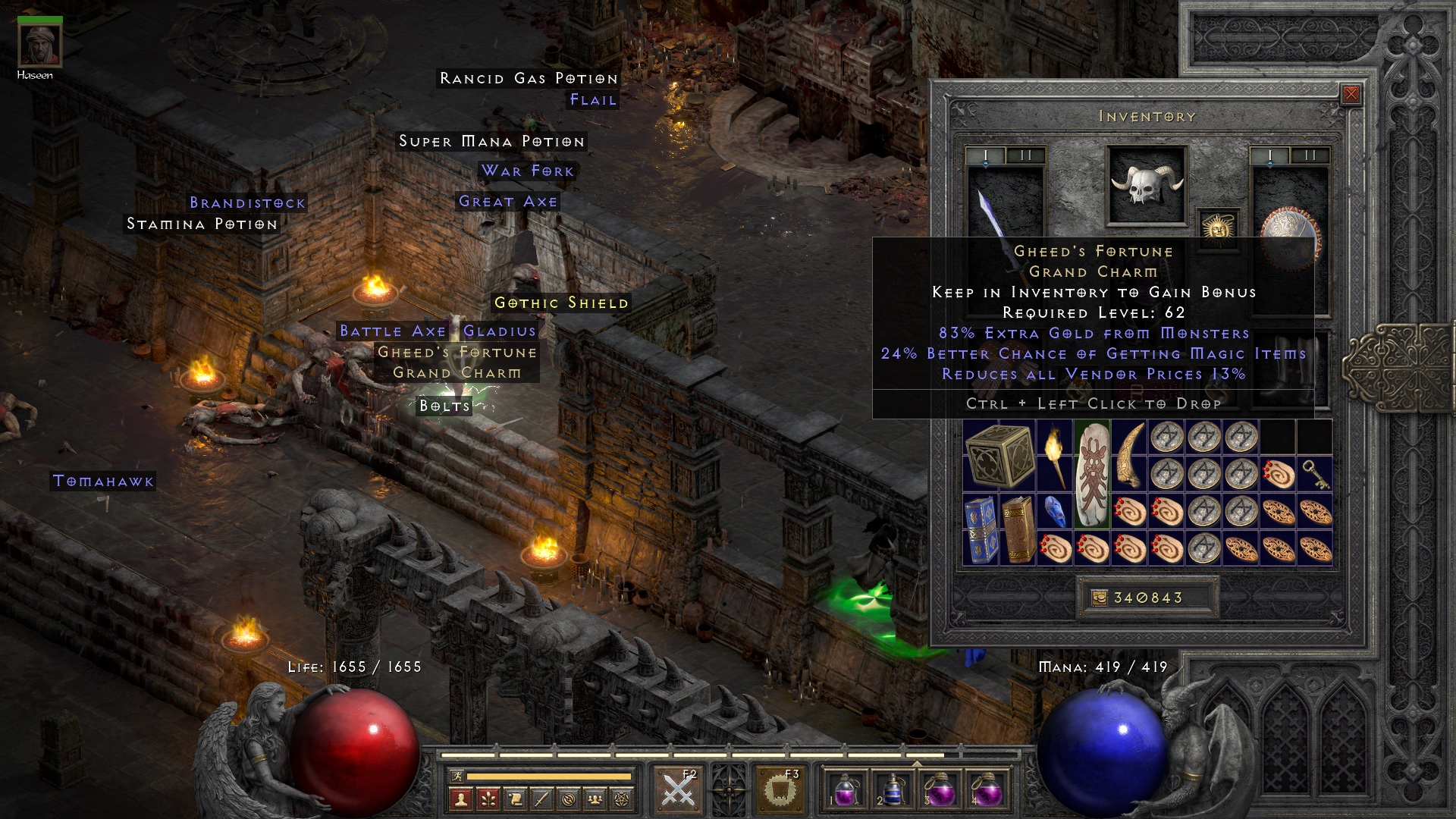Open the character screen button
The width and height of the screenshot is (1456, 819).
point(461,798)
